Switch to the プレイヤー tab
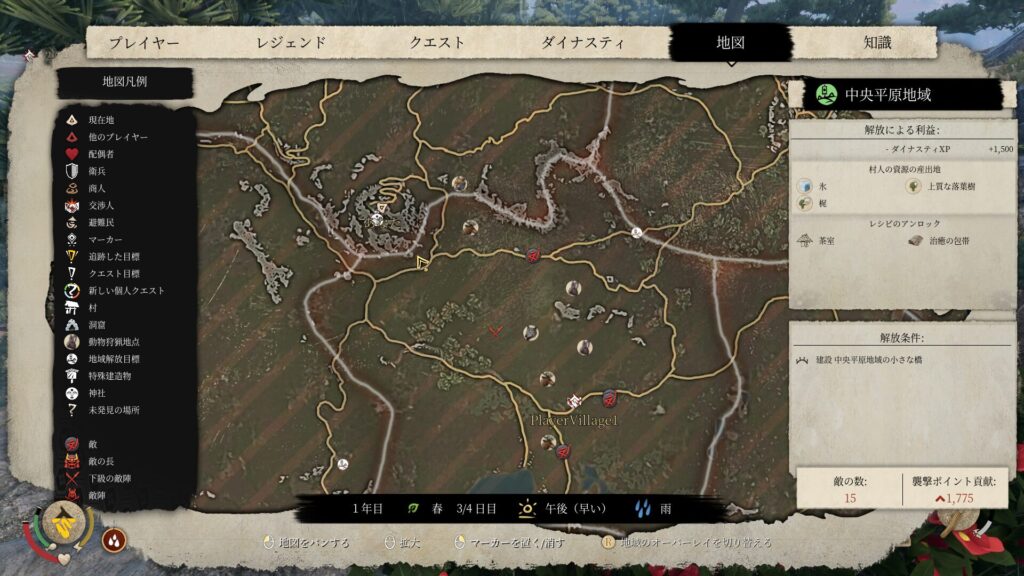This screenshot has height=576, width=1024. [144, 43]
